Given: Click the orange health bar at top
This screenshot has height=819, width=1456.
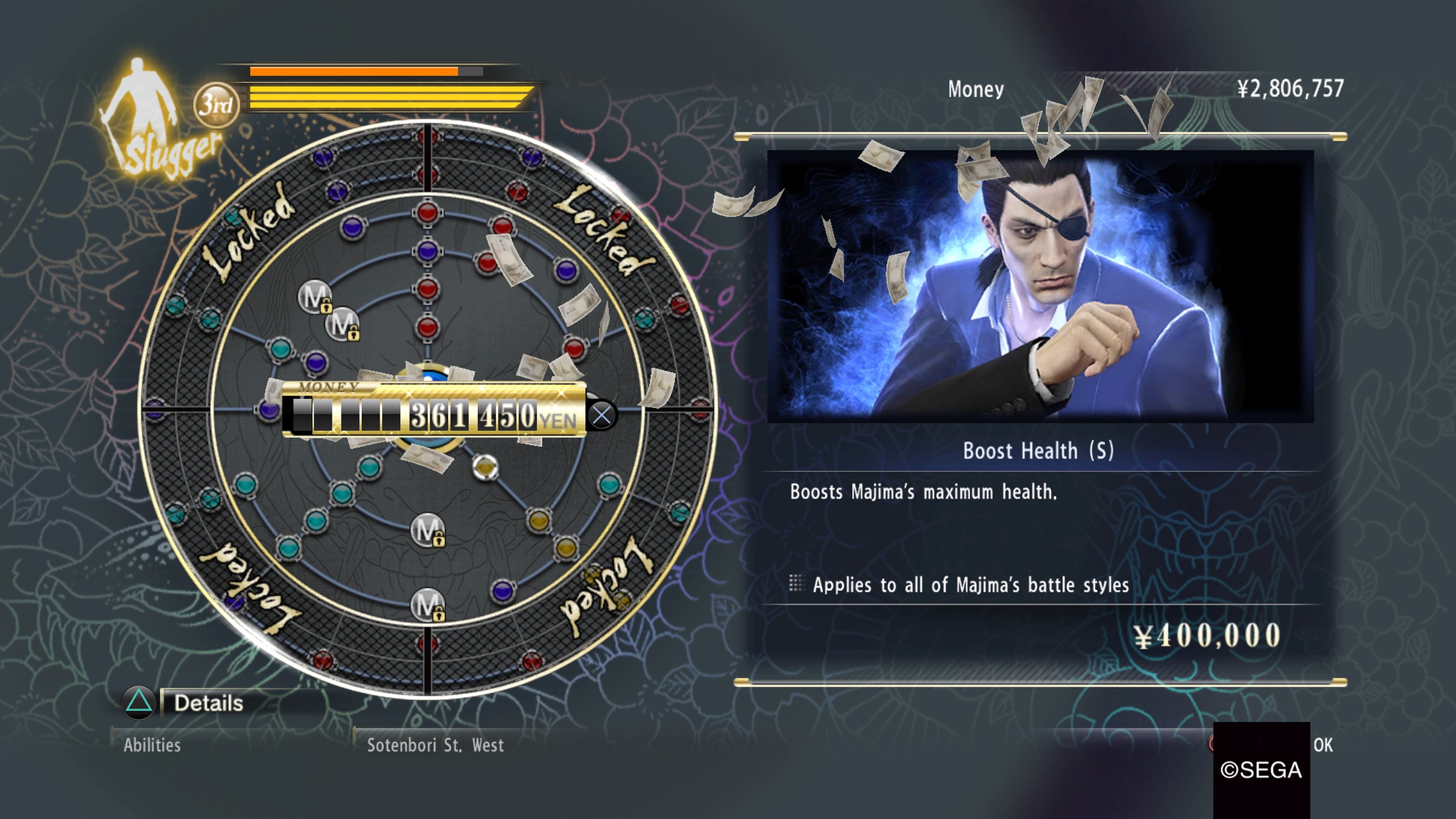Looking at the screenshot, I should (x=353, y=72).
